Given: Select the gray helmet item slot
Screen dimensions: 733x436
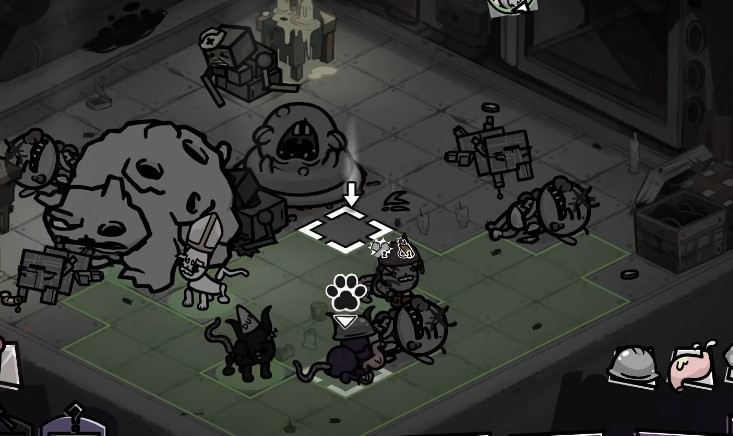Looking at the screenshot, I should point(633,366).
